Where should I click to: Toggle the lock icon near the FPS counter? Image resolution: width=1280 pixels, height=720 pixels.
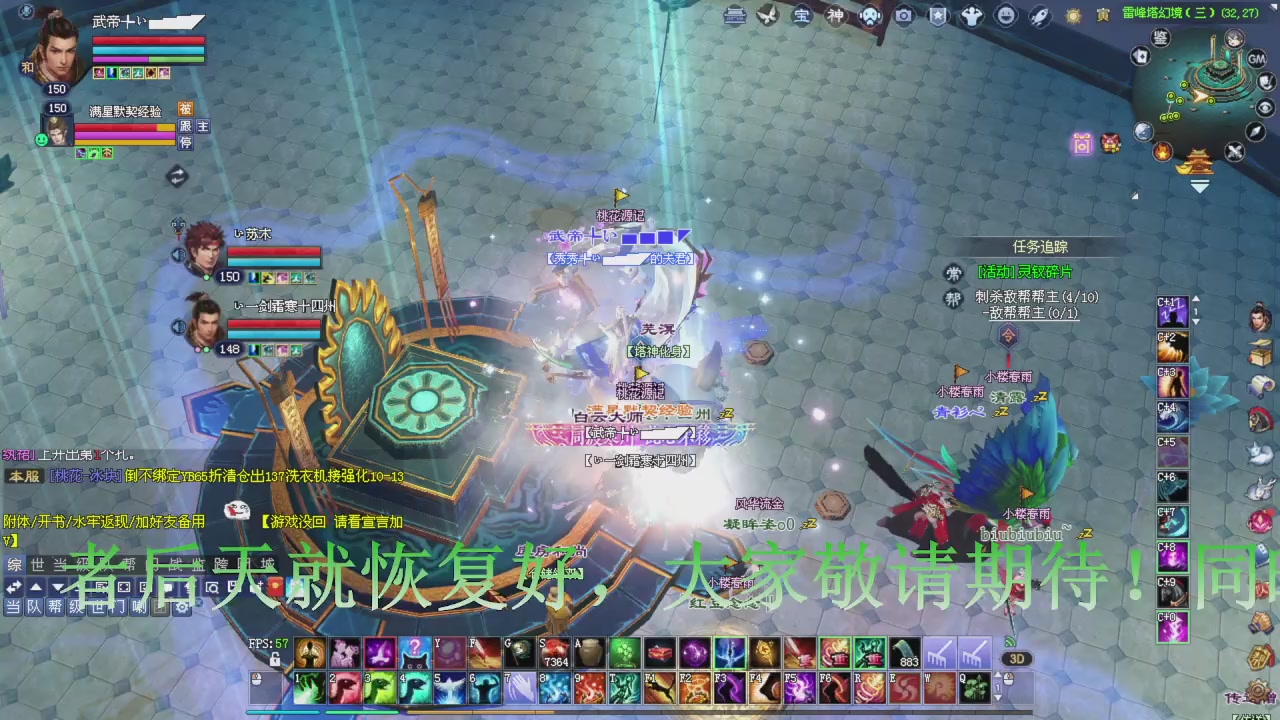pyautogui.click(x=275, y=659)
